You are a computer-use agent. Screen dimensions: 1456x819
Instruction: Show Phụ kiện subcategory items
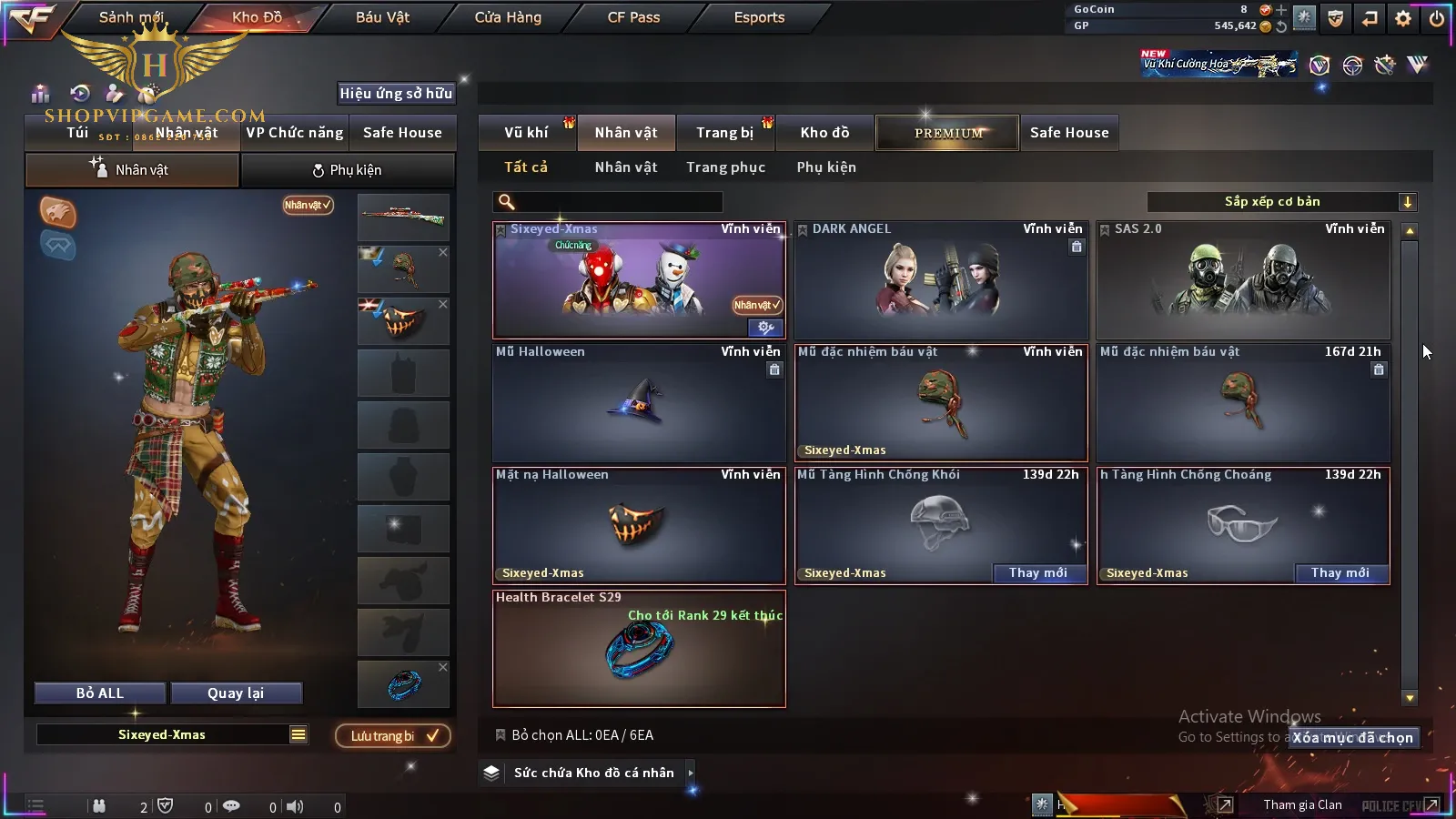click(x=826, y=167)
